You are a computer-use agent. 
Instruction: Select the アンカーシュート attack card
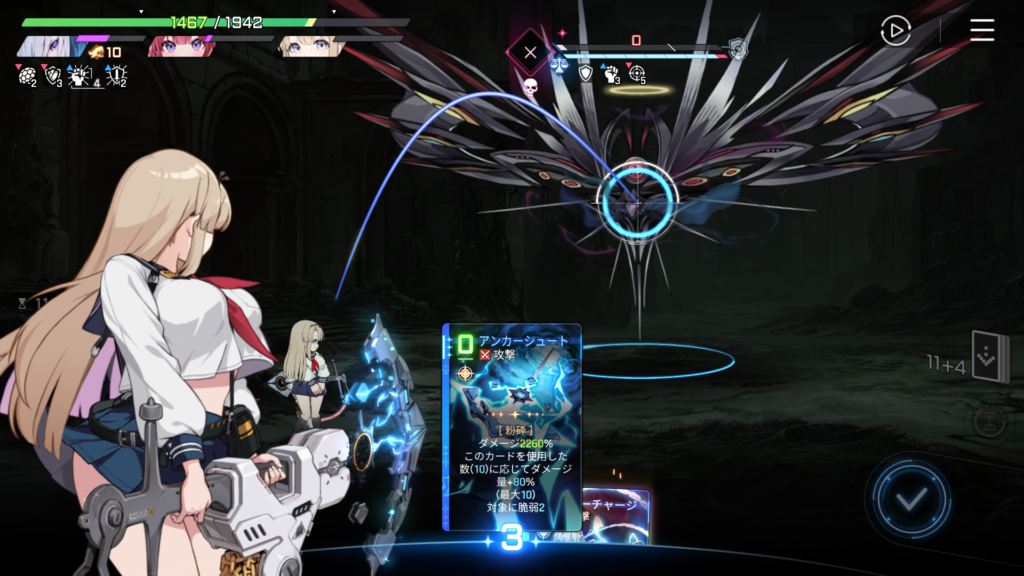pos(512,425)
